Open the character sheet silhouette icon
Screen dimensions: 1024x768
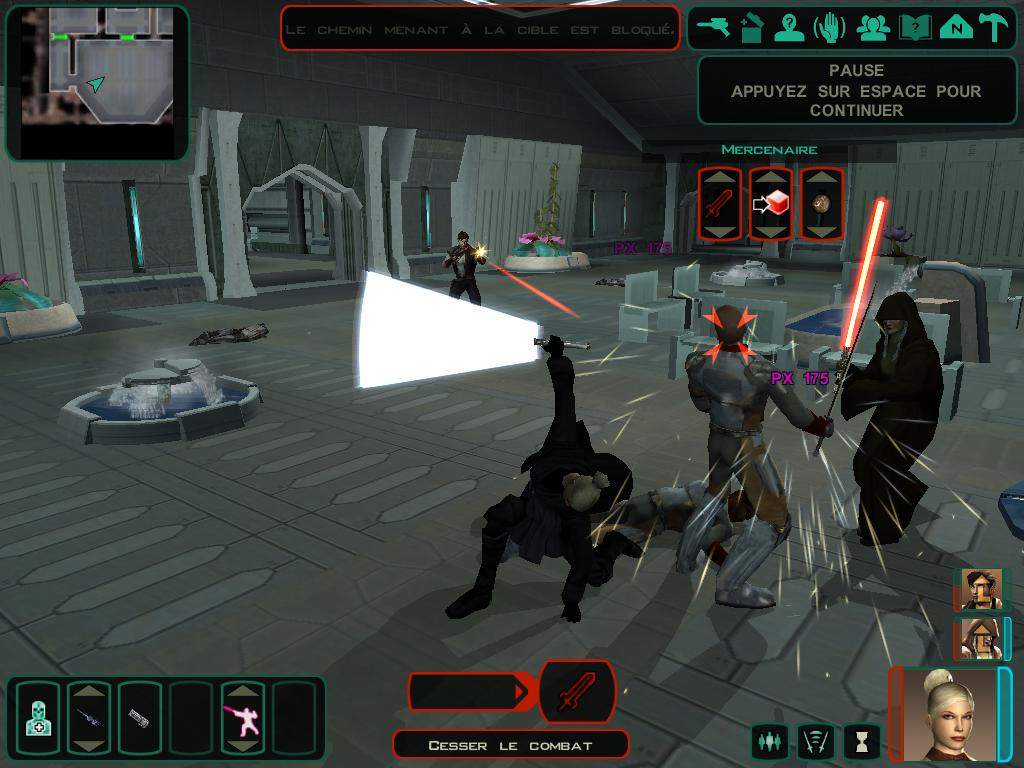point(789,28)
